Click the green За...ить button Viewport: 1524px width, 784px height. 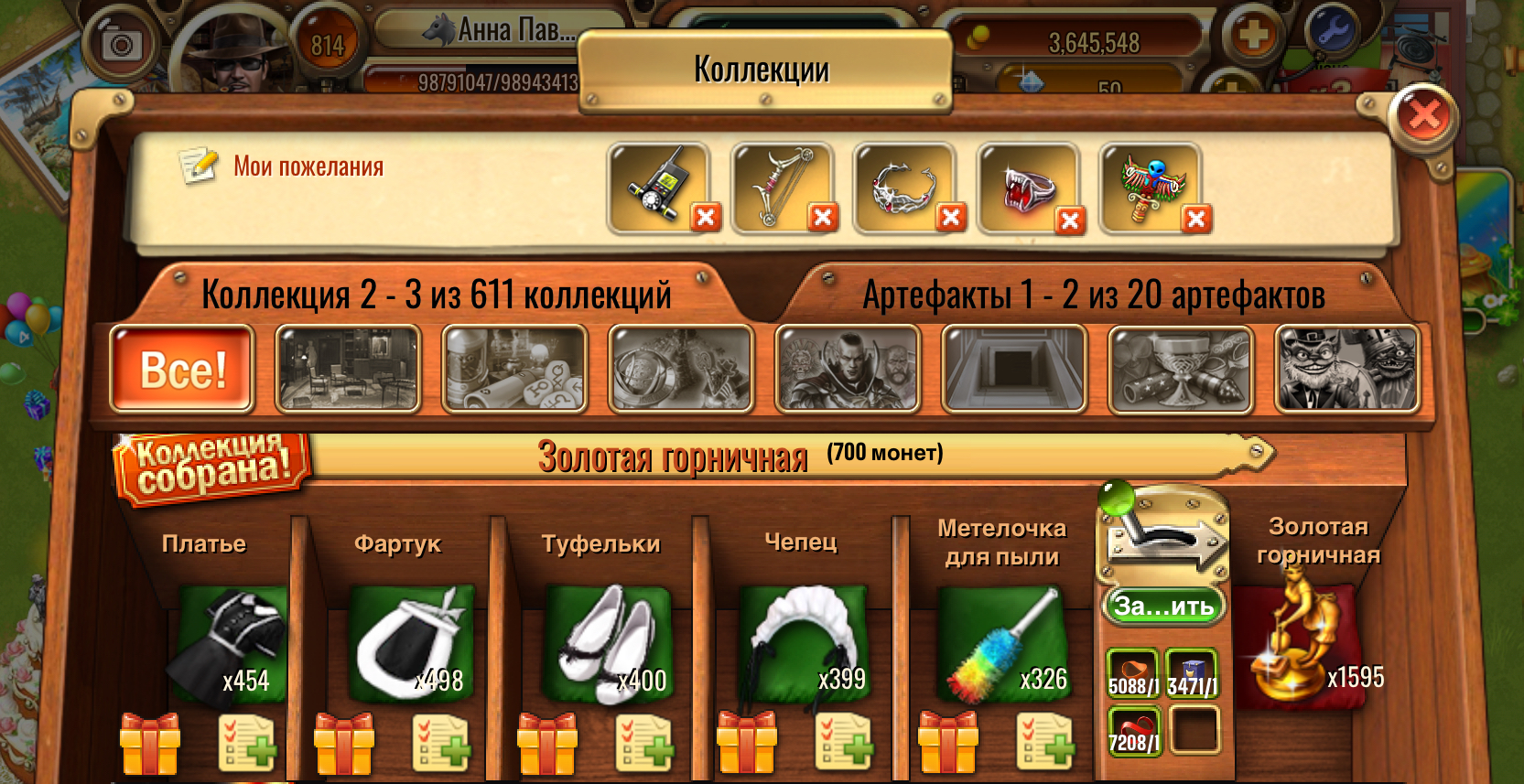[1164, 606]
